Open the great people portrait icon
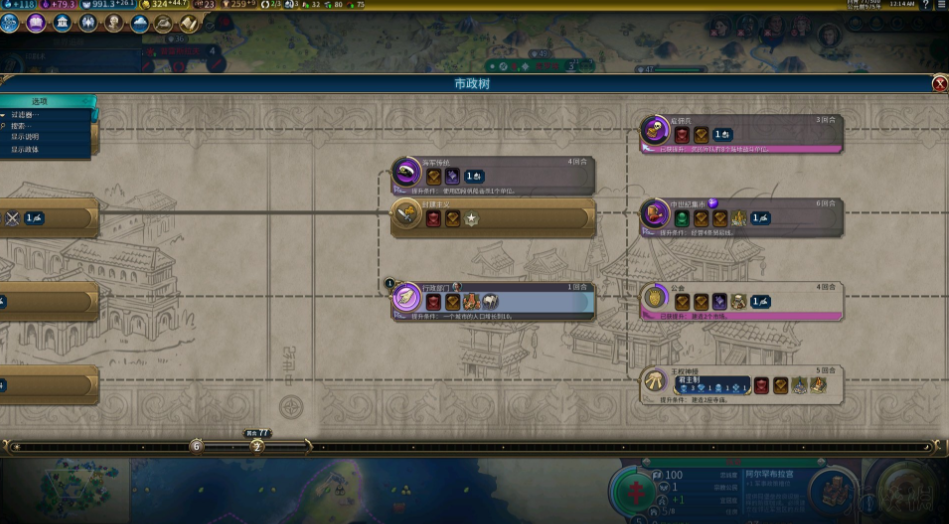The width and height of the screenshot is (949, 524). [x=114, y=22]
